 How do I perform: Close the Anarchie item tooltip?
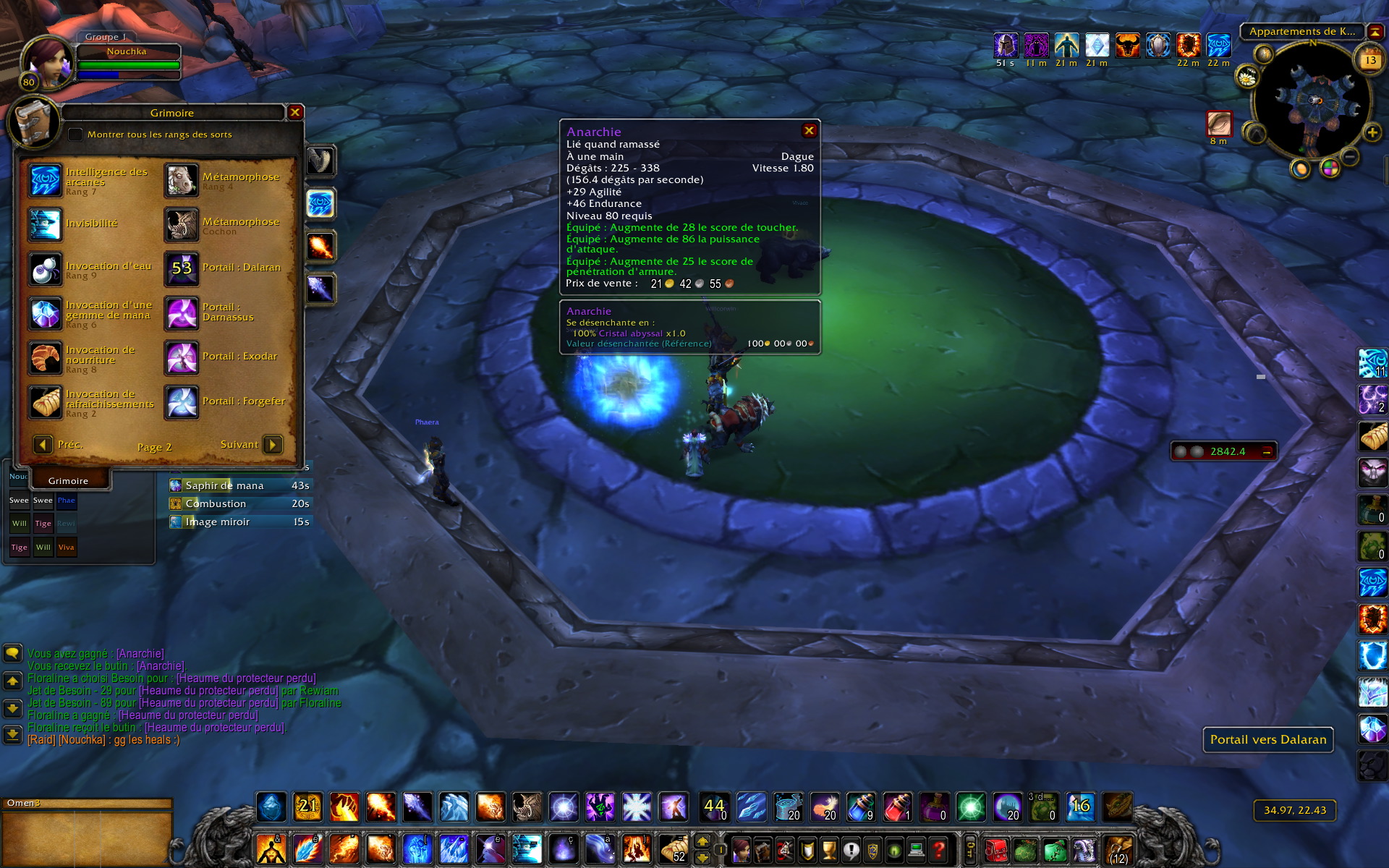click(x=809, y=131)
